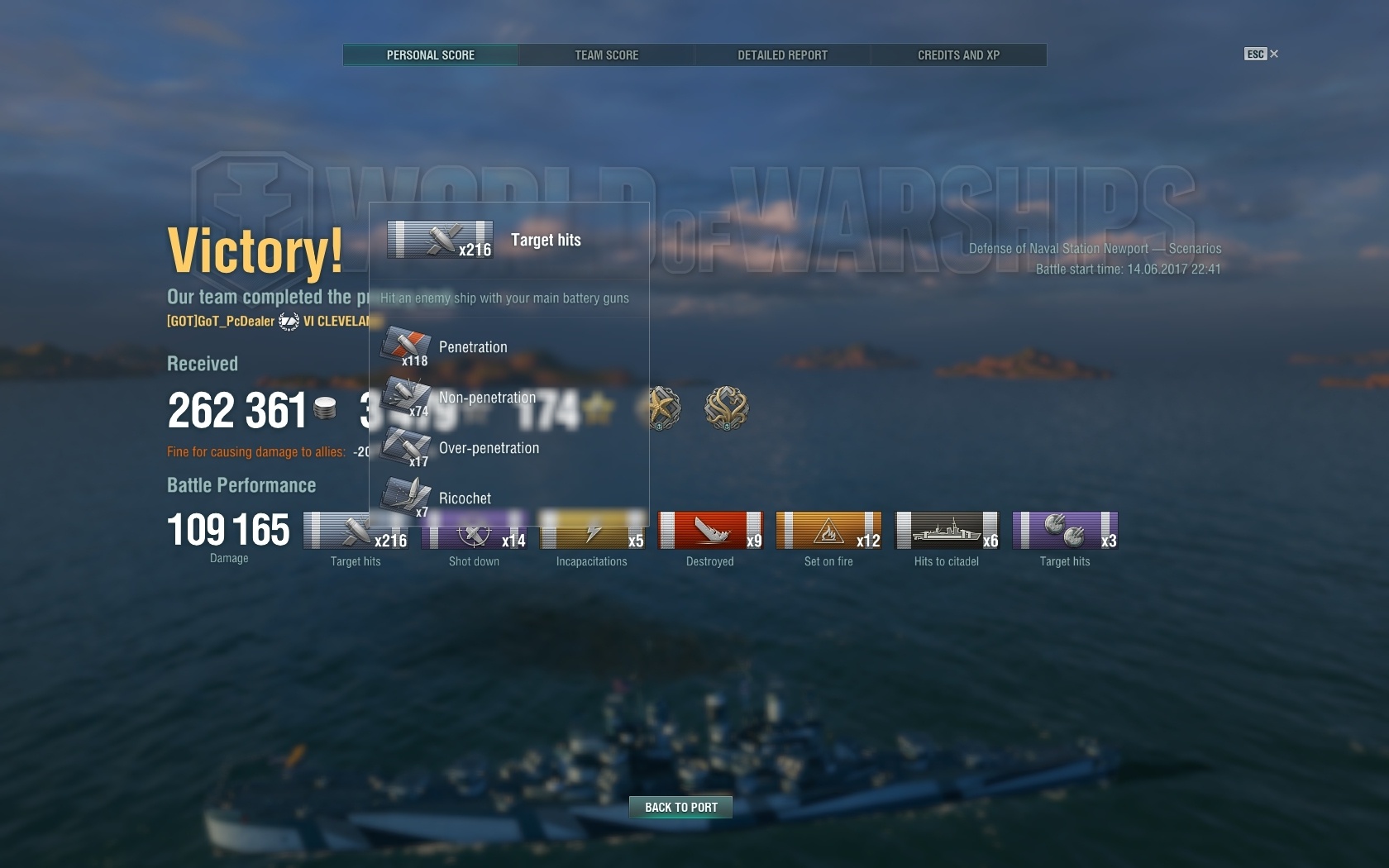Switch to the Team Score tab

tap(606, 55)
